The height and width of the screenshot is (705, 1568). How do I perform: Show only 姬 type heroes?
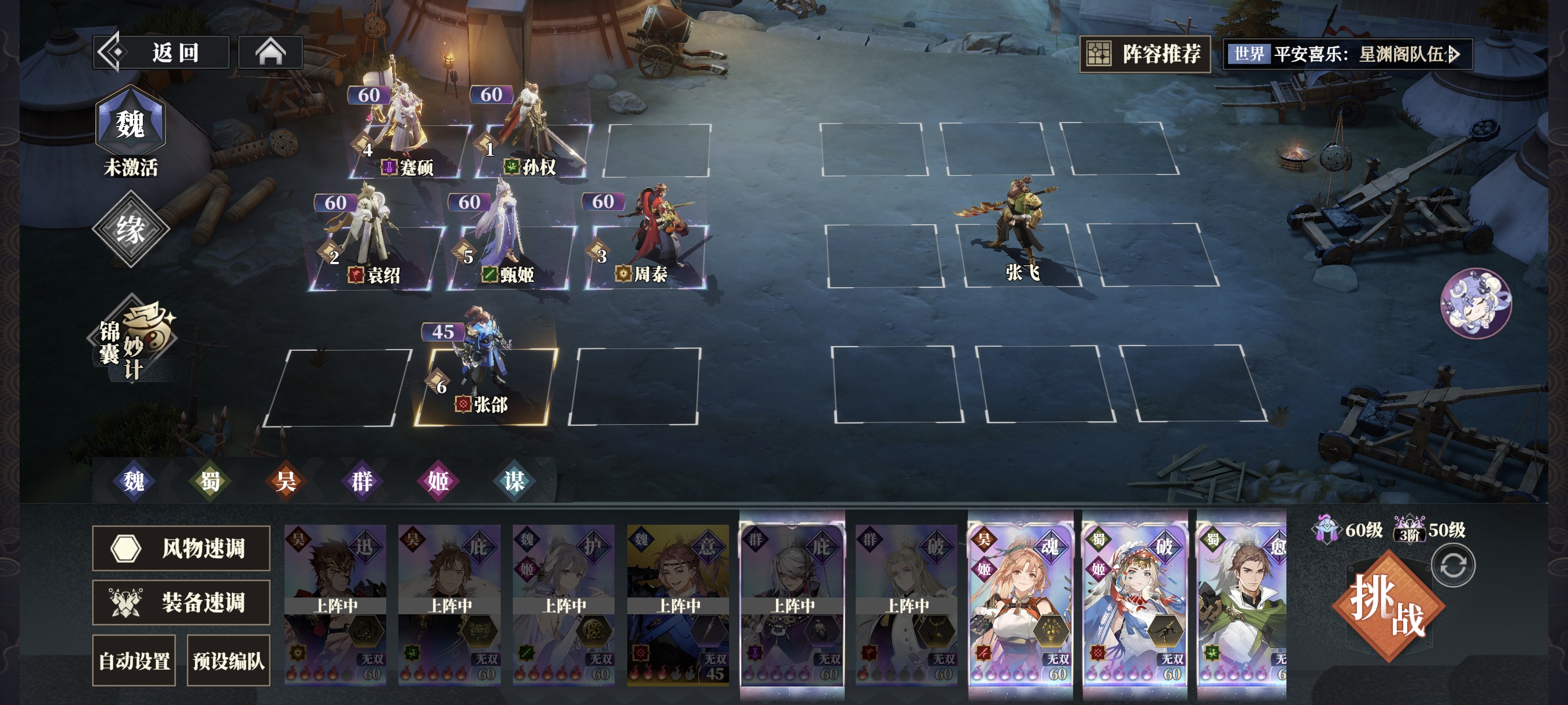click(438, 481)
